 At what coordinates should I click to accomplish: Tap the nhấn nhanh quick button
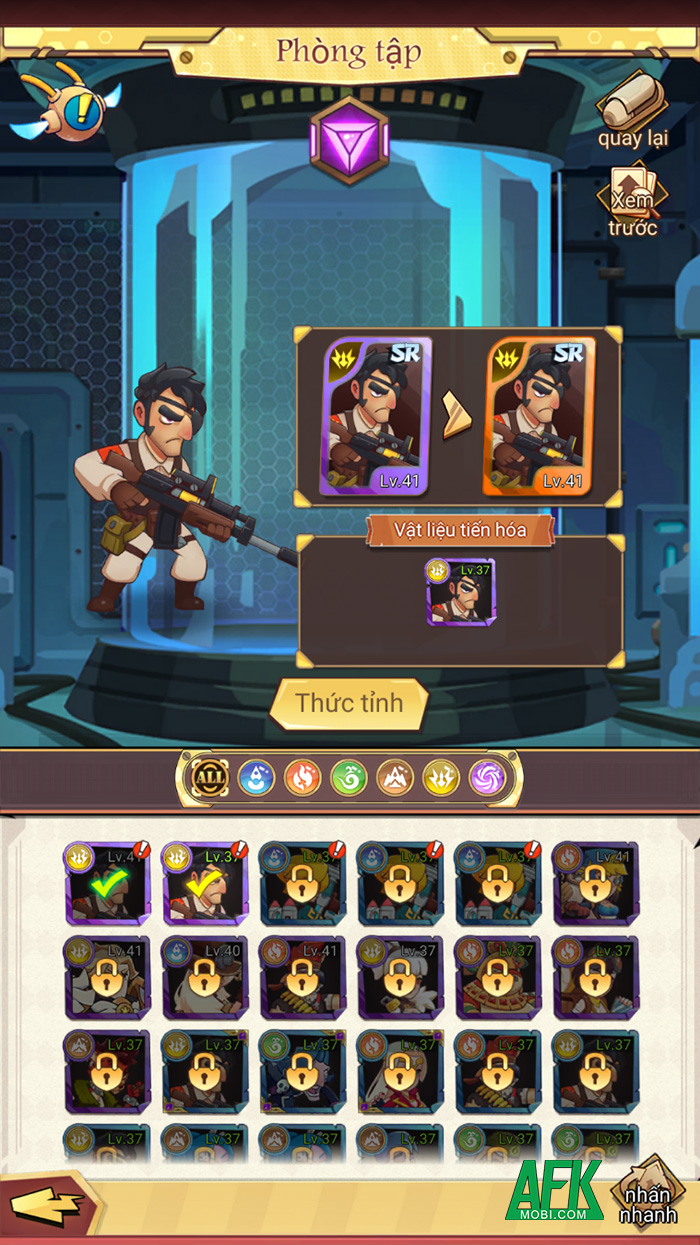(647, 1203)
